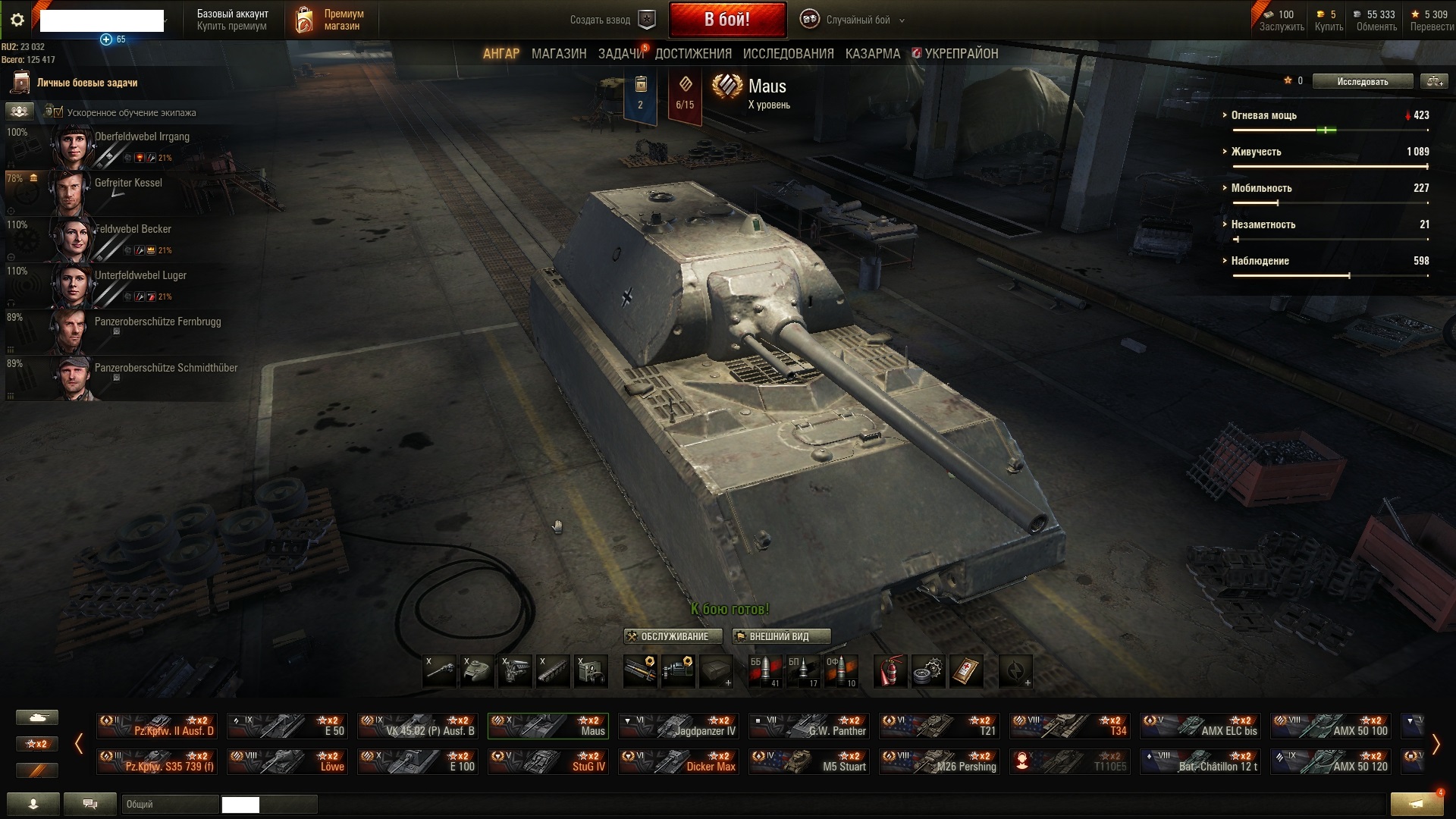Select the E 100 tank in carousel
The width and height of the screenshot is (1456, 819).
coord(418,761)
